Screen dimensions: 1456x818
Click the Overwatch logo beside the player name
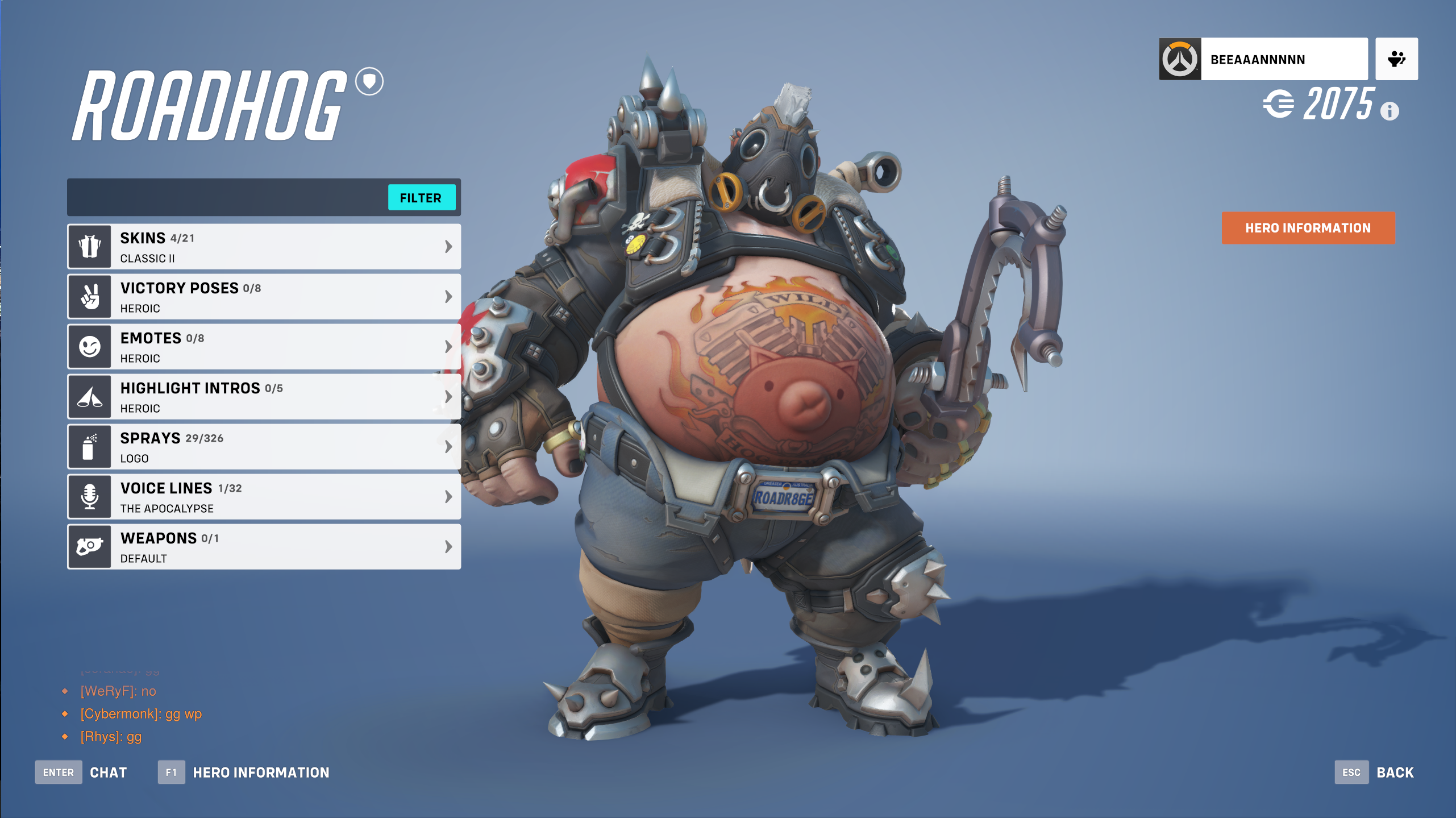(x=1180, y=59)
